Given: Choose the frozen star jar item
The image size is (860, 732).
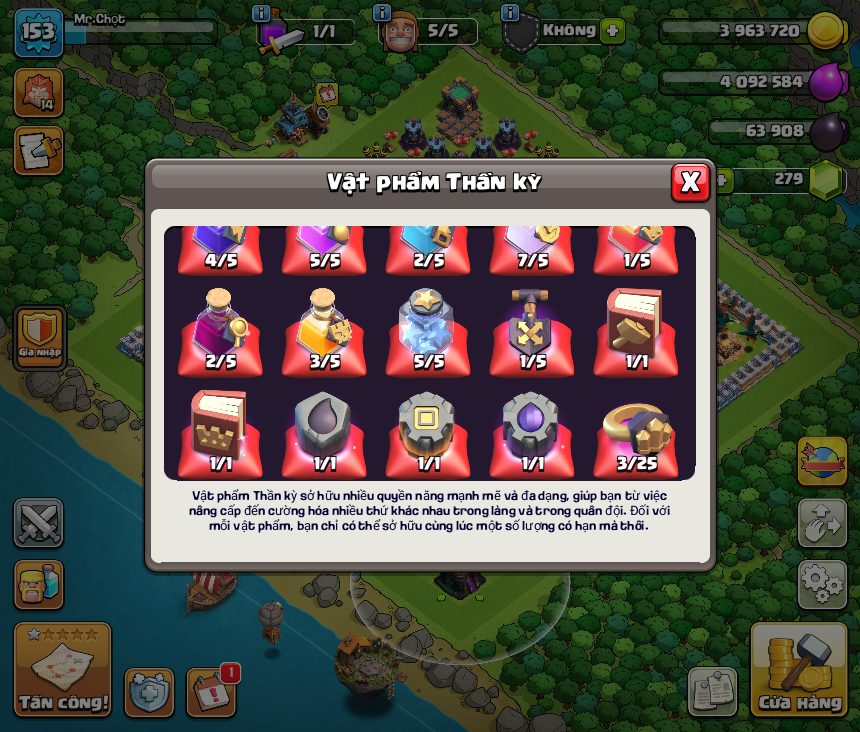Looking at the screenshot, I should 427,325.
